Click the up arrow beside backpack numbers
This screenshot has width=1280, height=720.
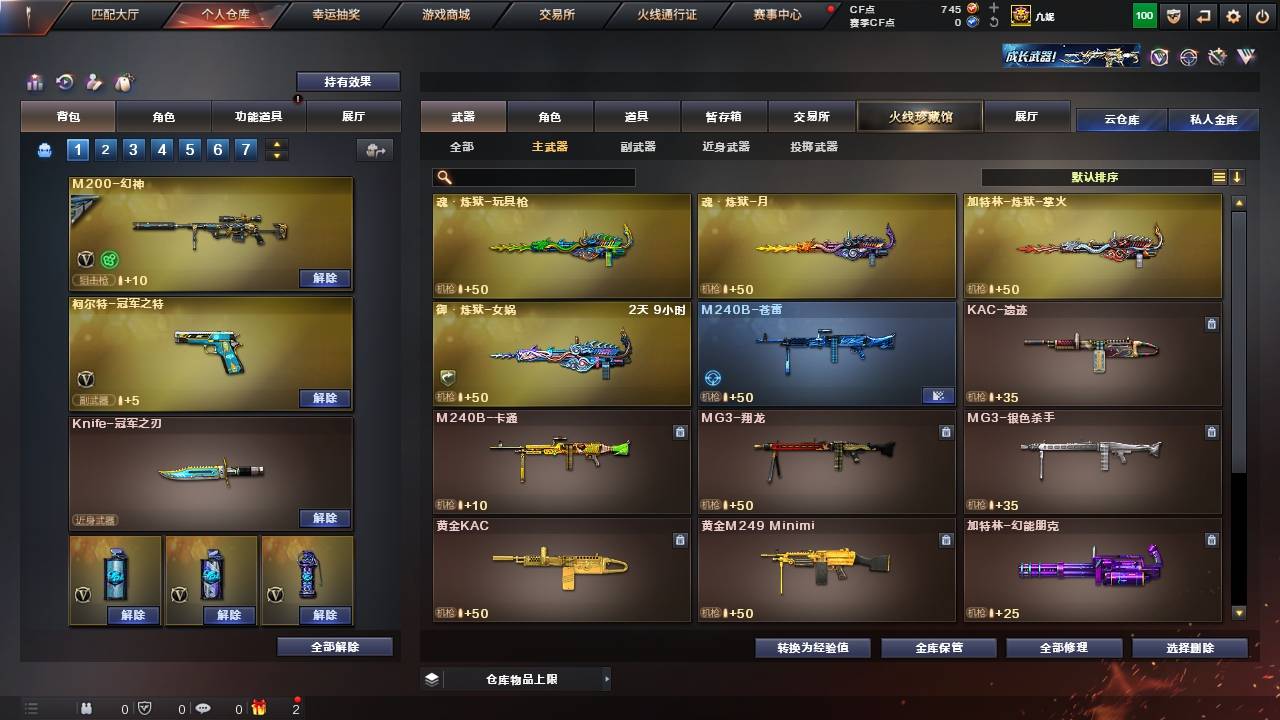tap(274, 143)
